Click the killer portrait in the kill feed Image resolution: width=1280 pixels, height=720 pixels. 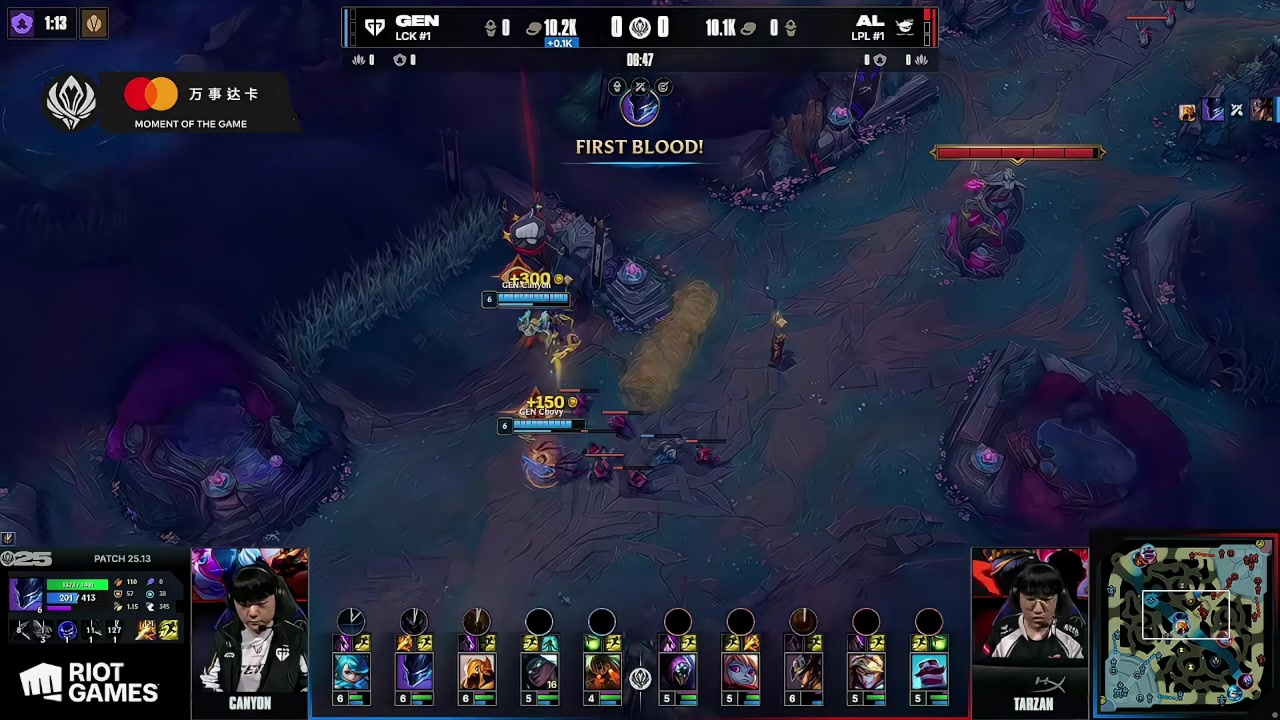[x=1213, y=111]
